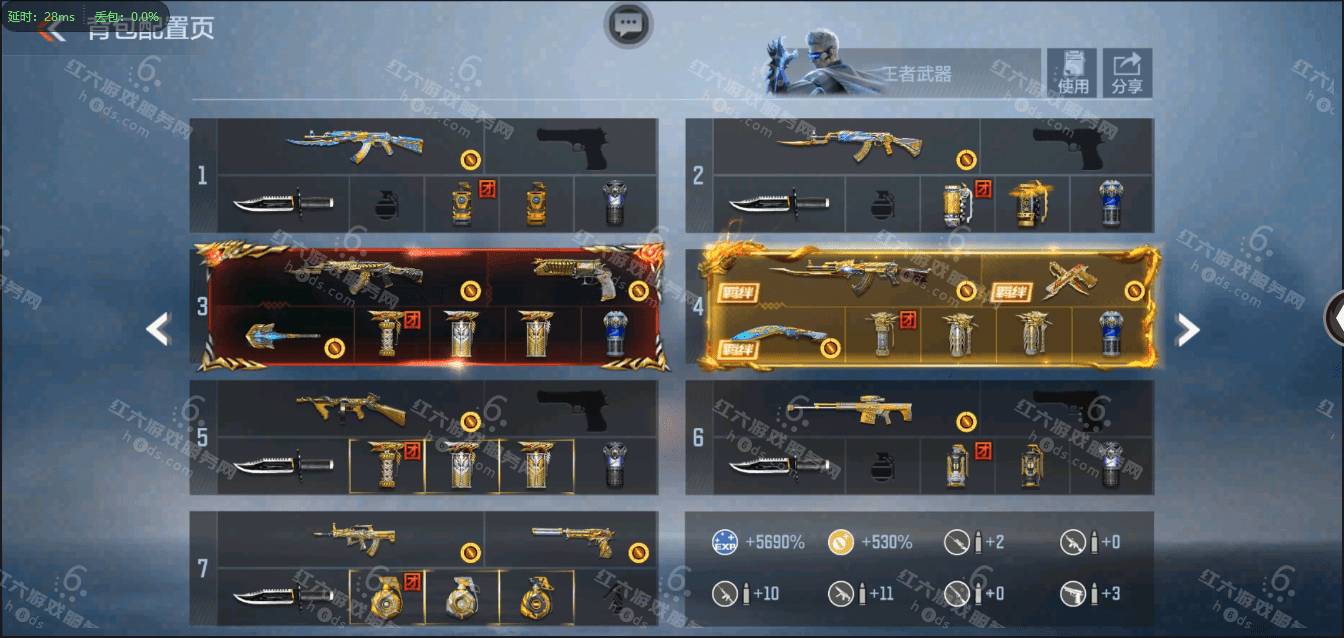Select backpack 7 golden silenced pistol slot

(x=572, y=540)
